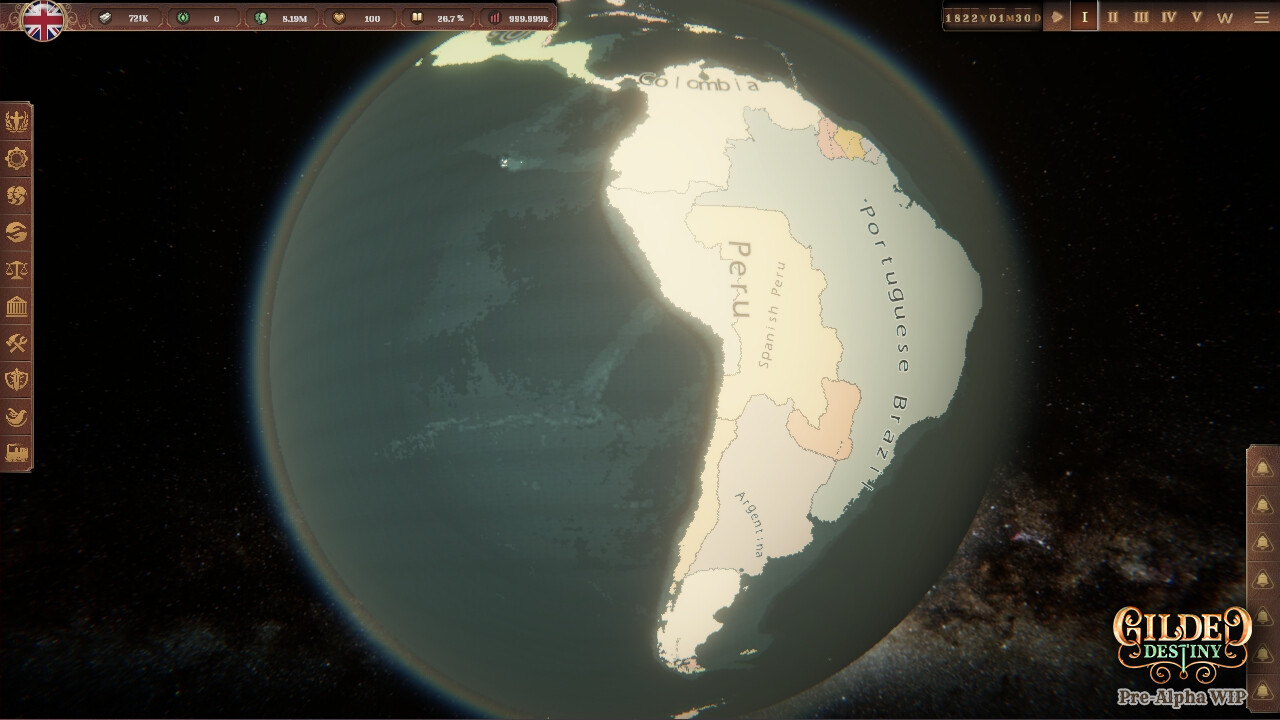Click the laurel wreath icon atop the sidebar
Viewport: 1280px width, 720px height.
(x=17, y=121)
